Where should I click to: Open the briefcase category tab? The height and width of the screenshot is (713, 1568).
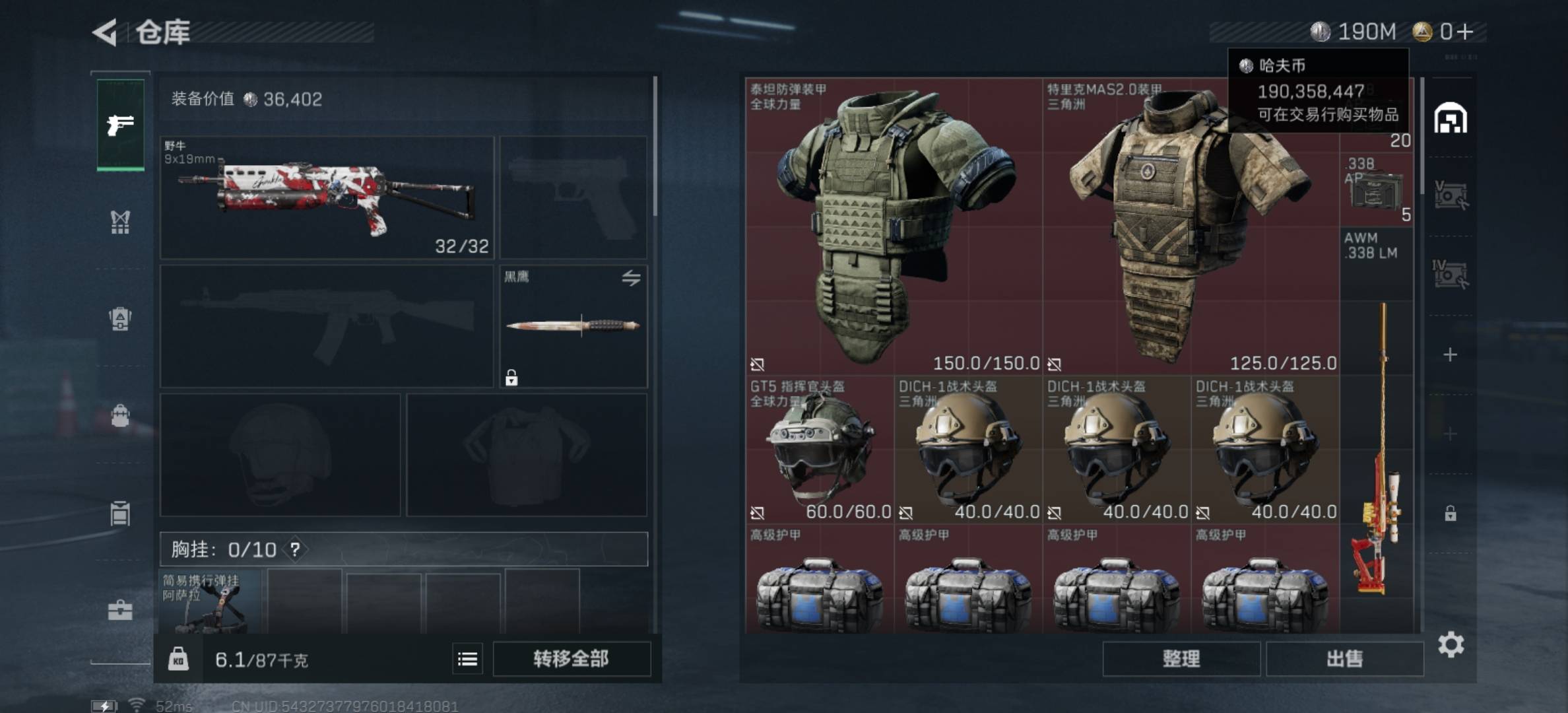120,611
